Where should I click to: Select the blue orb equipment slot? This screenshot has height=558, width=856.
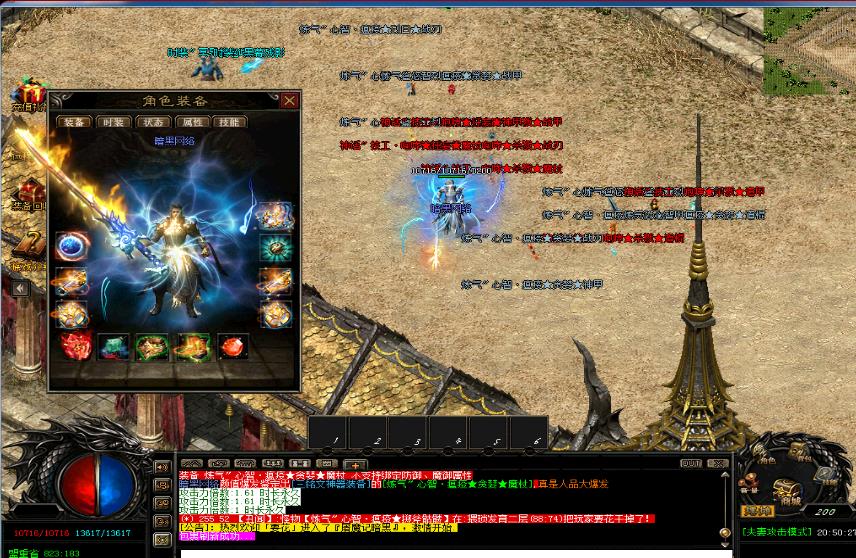click(70, 247)
